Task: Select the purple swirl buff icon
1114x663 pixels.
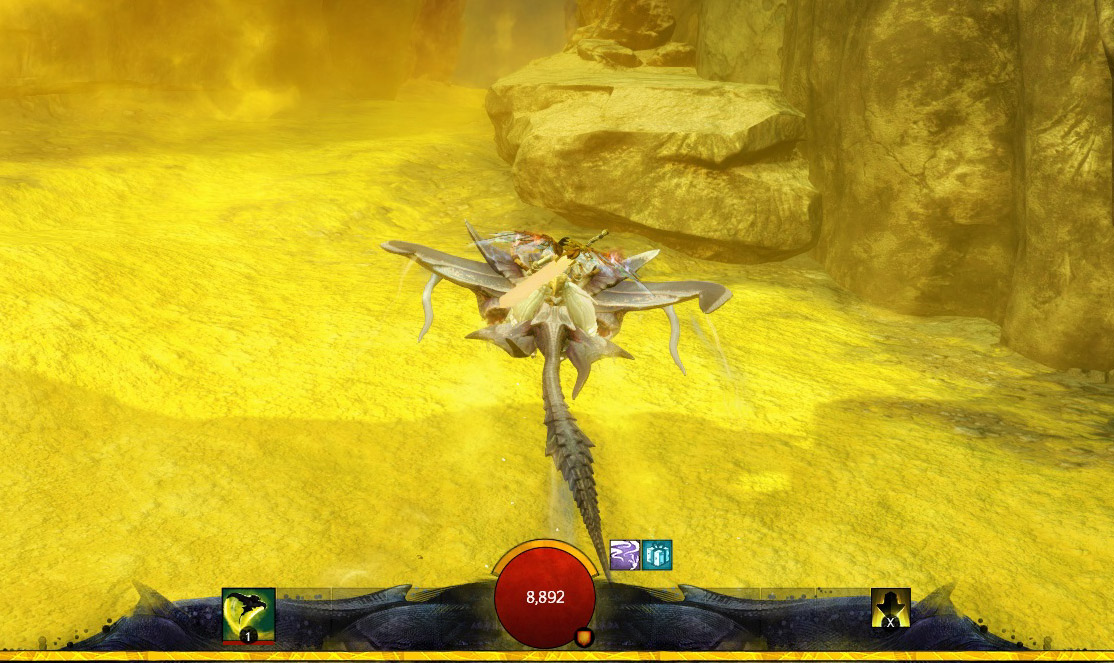Action: [x=625, y=555]
